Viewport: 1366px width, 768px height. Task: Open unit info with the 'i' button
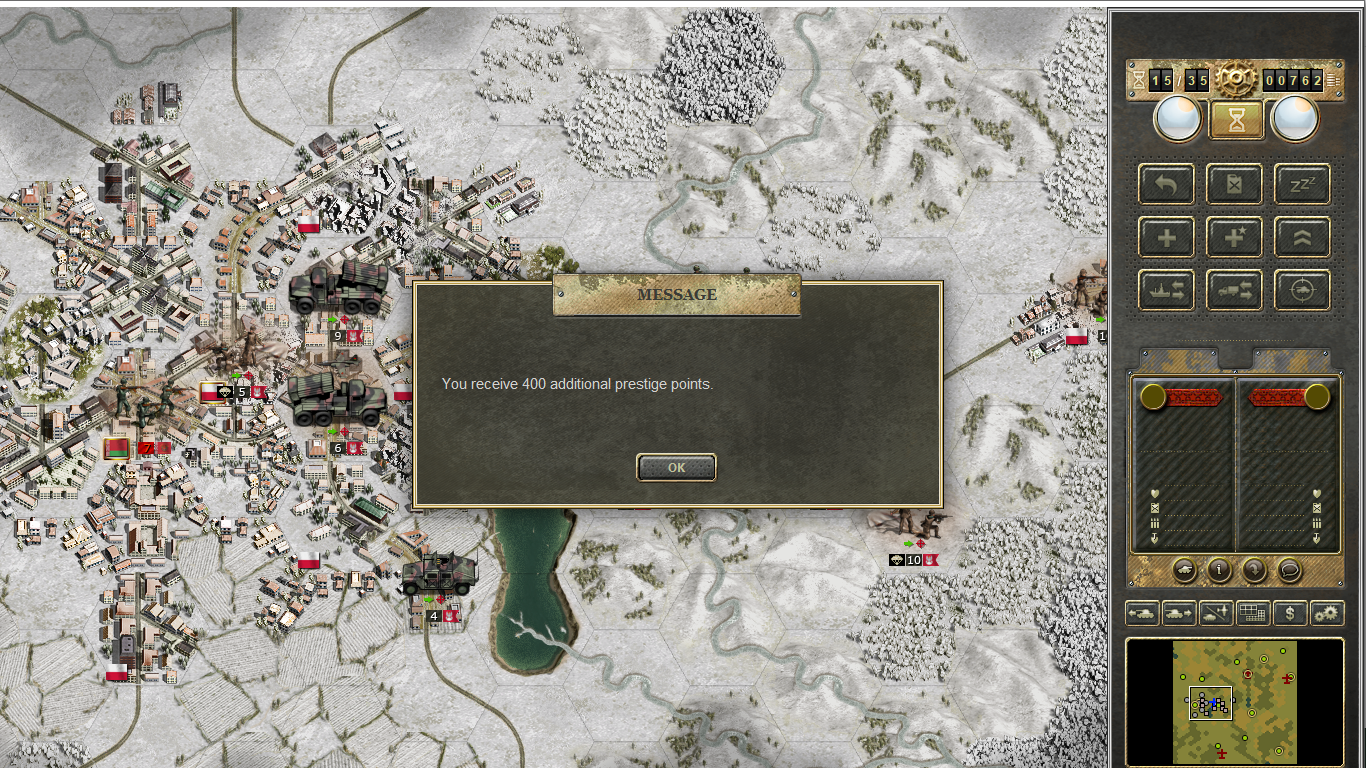1219,570
